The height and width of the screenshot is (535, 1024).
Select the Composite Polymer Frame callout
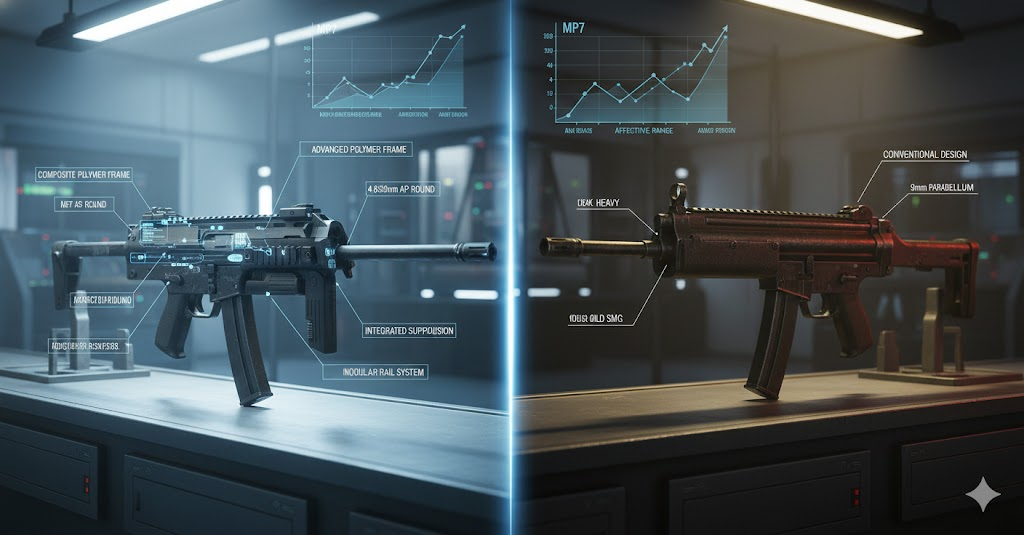pyautogui.click(x=84, y=174)
